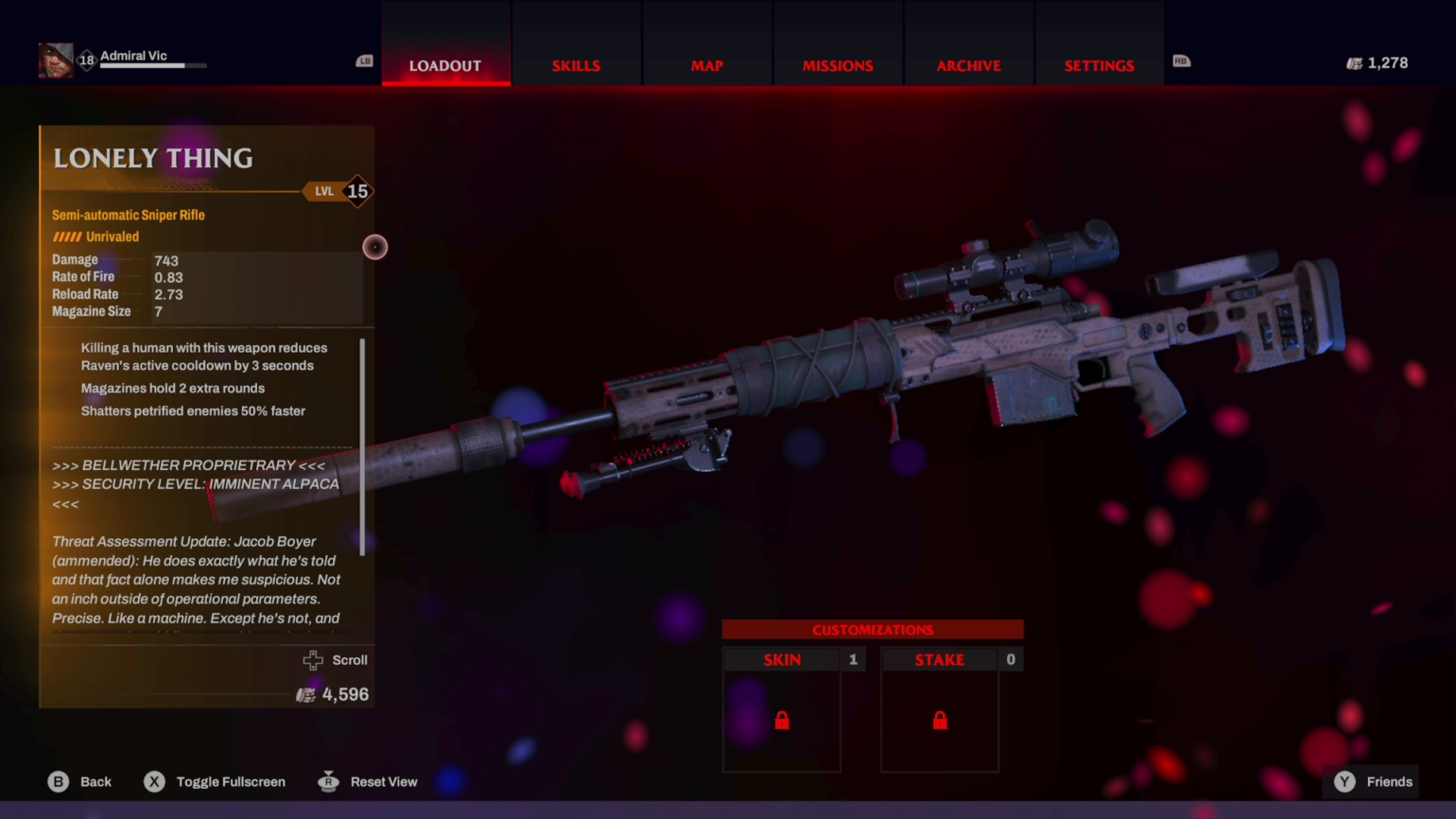
Task: Click the LB bumper icon near the tabs
Action: (364, 61)
